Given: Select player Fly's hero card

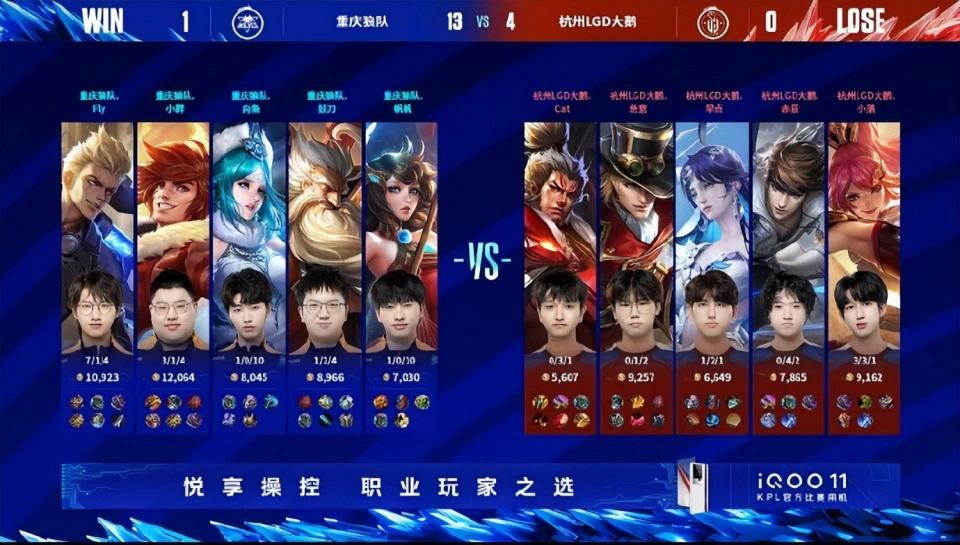Looking at the screenshot, I should click(x=97, y=200).
